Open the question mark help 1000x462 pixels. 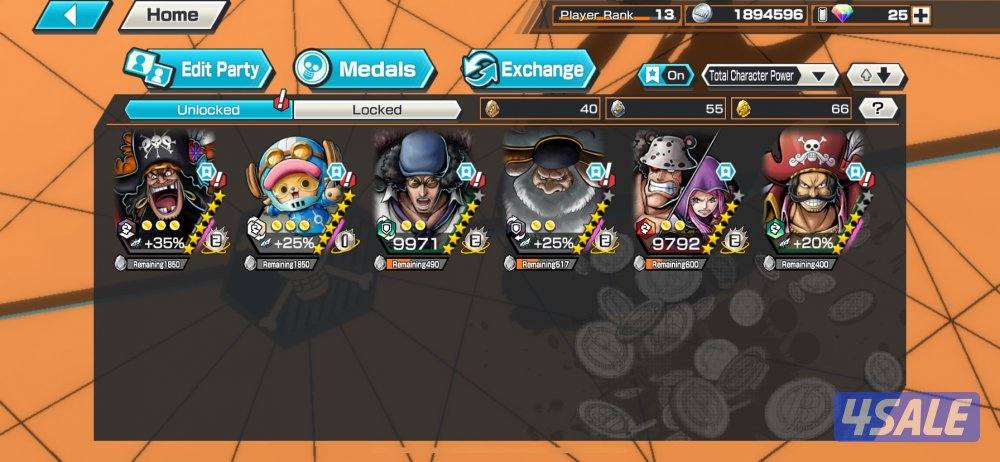pyautogui.click(x=878, y=108)
